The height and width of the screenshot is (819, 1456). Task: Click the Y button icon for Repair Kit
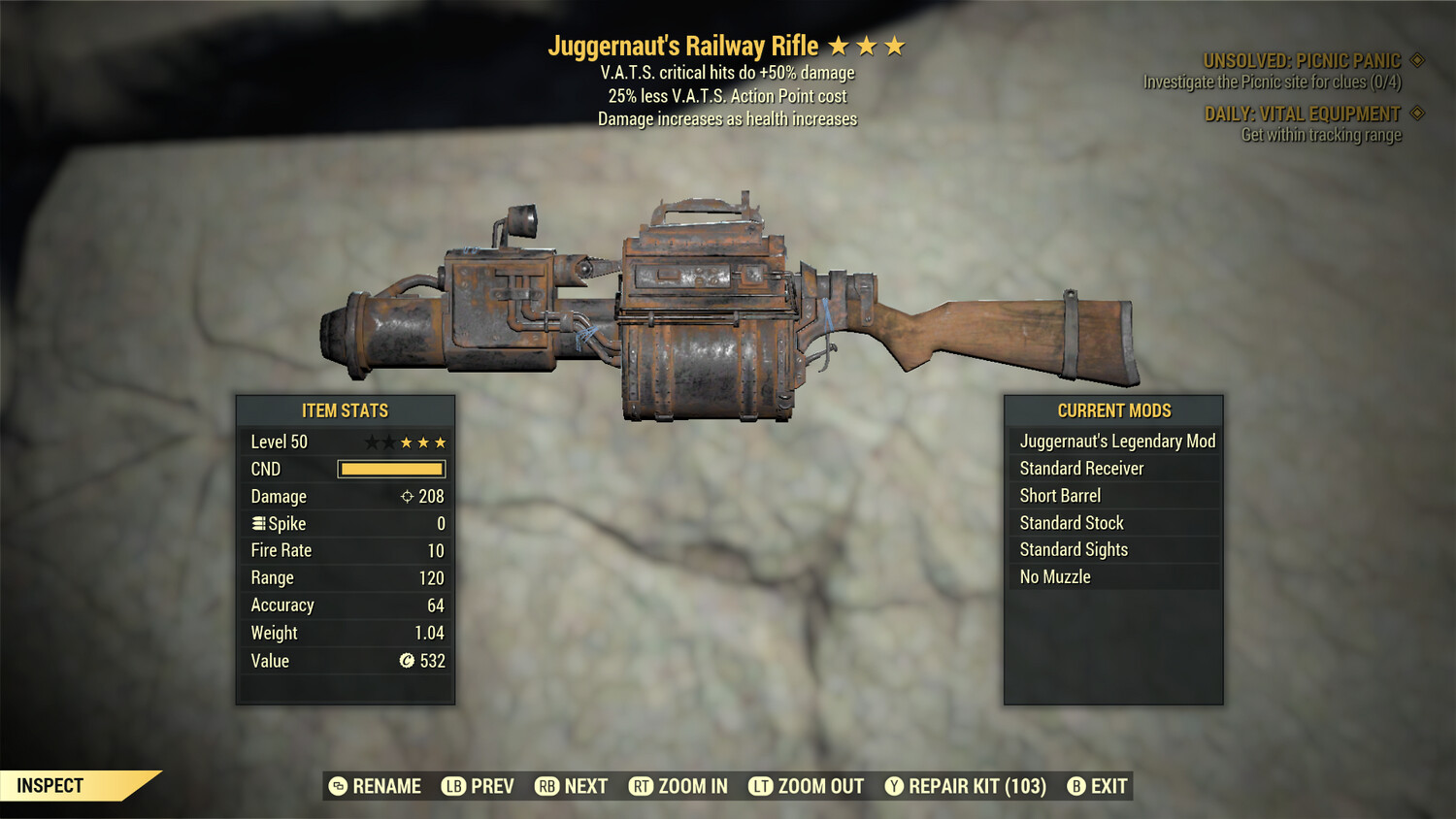point(895,786)
